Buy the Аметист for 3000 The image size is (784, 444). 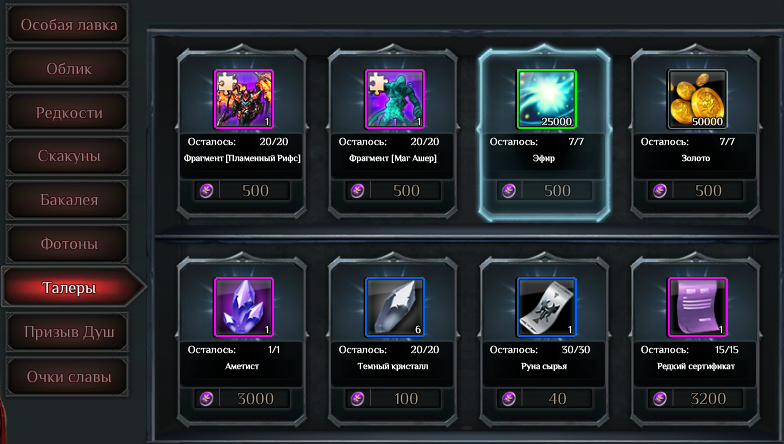point(243,399)
